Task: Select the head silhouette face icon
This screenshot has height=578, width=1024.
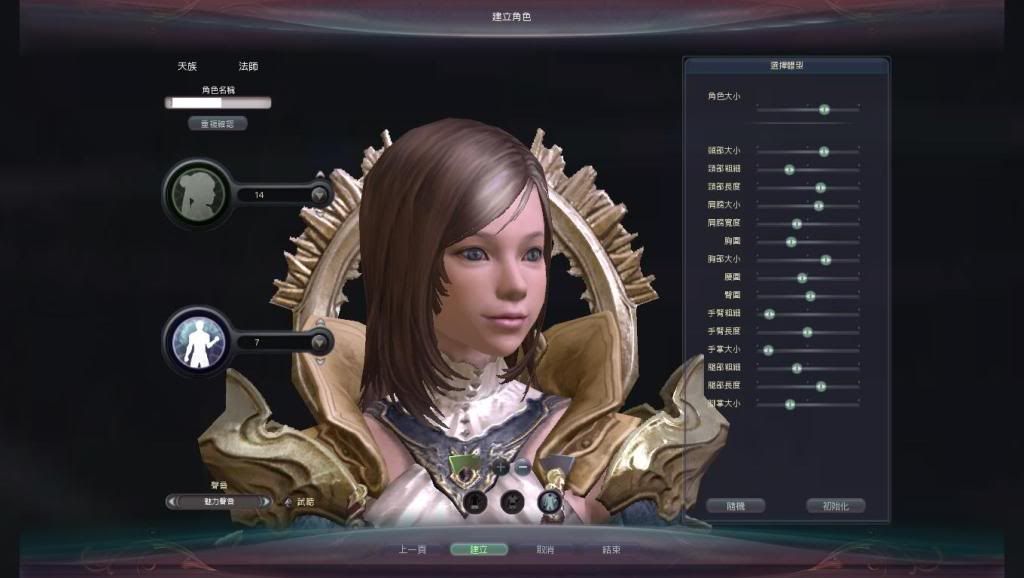Action: [x=198, y=194]
